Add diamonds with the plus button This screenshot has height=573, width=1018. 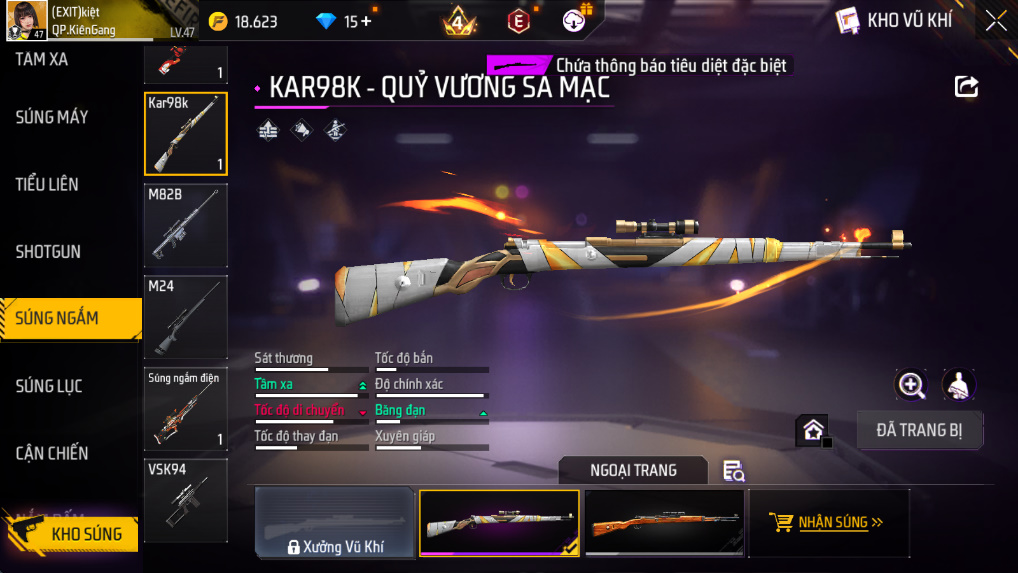pos(366,21)
